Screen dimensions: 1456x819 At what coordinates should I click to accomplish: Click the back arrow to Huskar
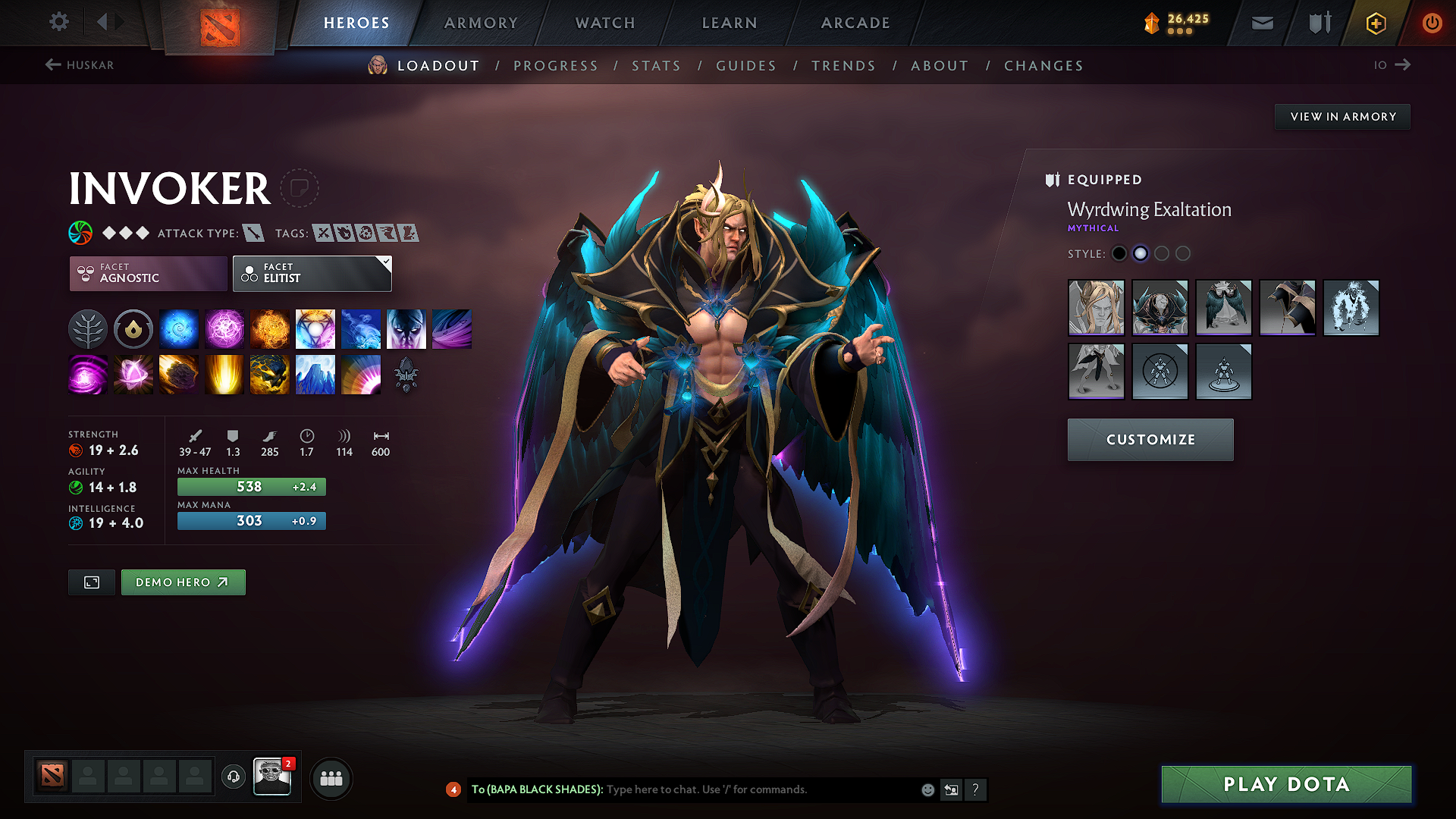[52, 64]
